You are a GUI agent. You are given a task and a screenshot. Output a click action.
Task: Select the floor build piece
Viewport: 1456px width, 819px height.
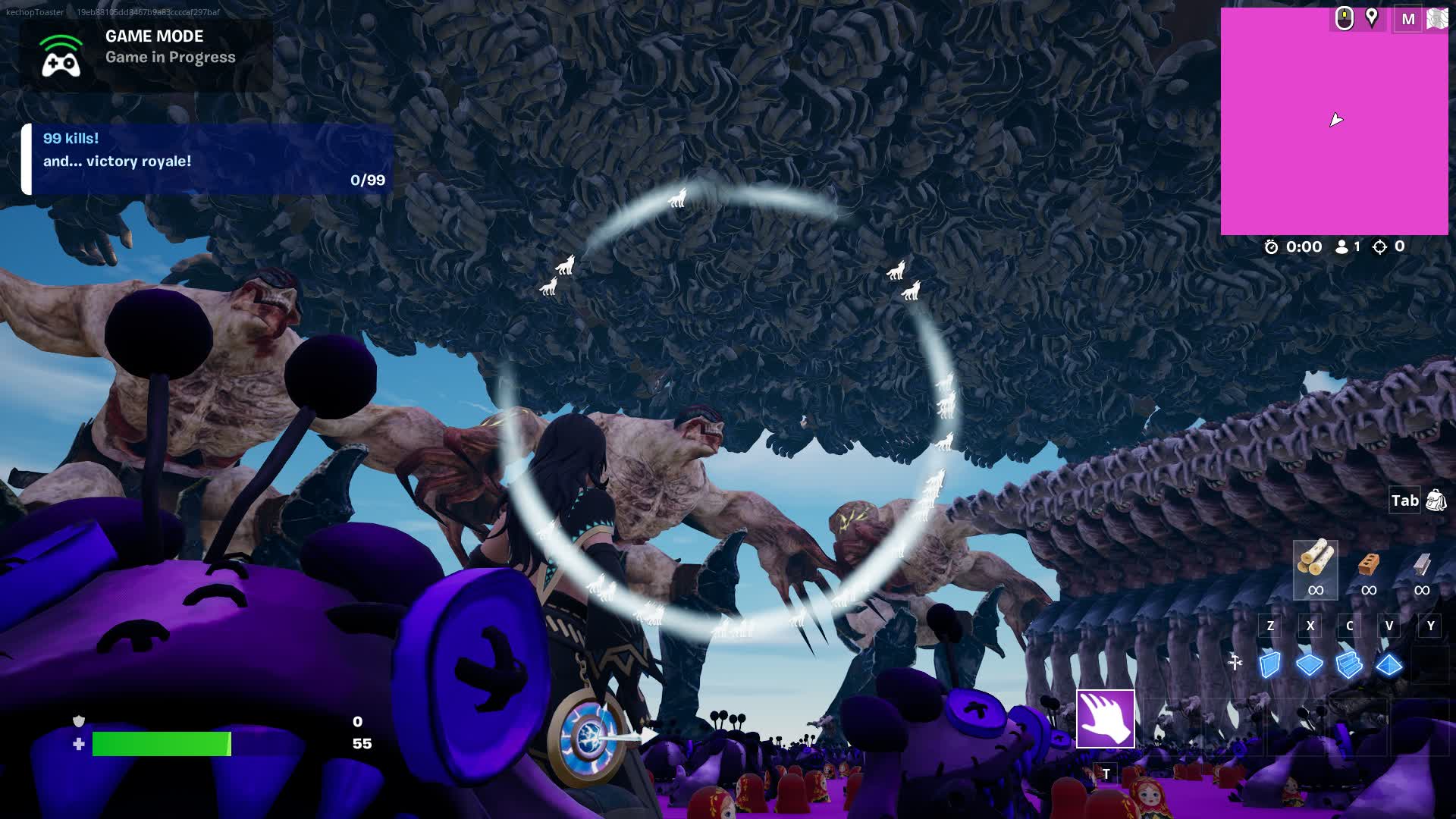(1310, 664)
